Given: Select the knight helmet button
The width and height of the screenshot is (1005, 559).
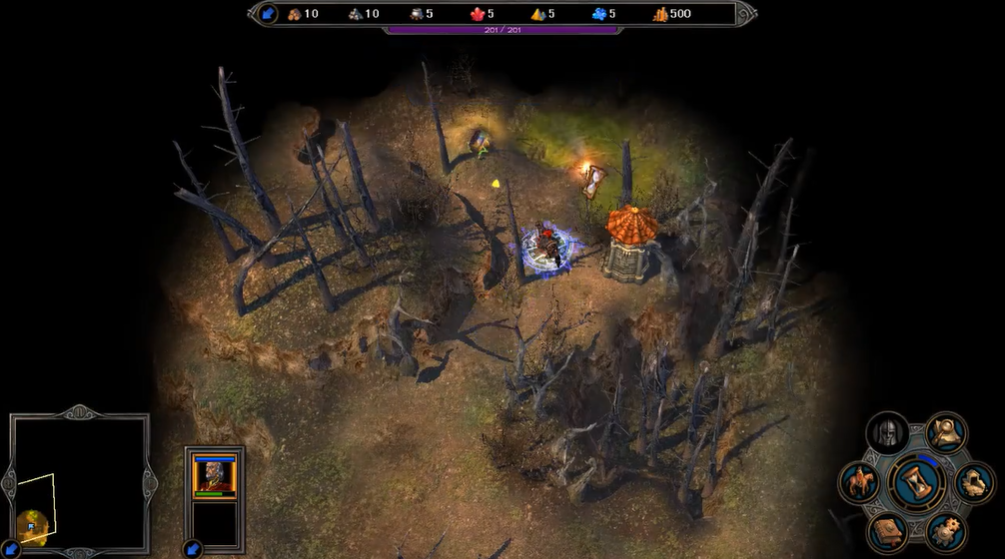Looking at the screenshot, I should 887,433.
